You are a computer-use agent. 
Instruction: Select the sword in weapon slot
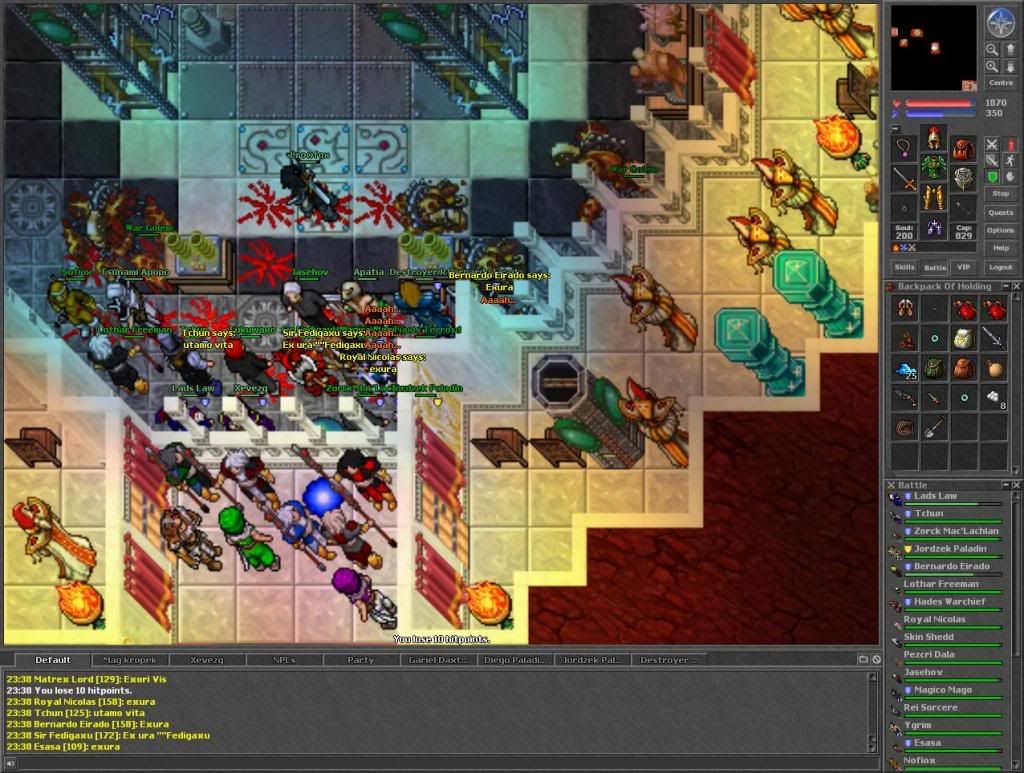[x=905, y=179]
